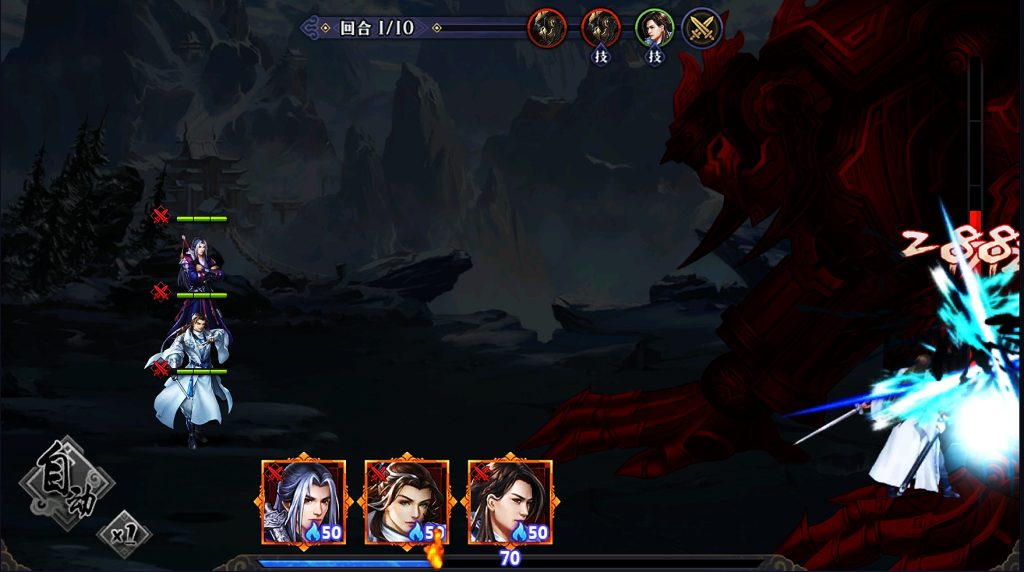The image size is (1024, 572).
Task: Select the silver-haired hero skill portrait
Action: coord(303,502)
